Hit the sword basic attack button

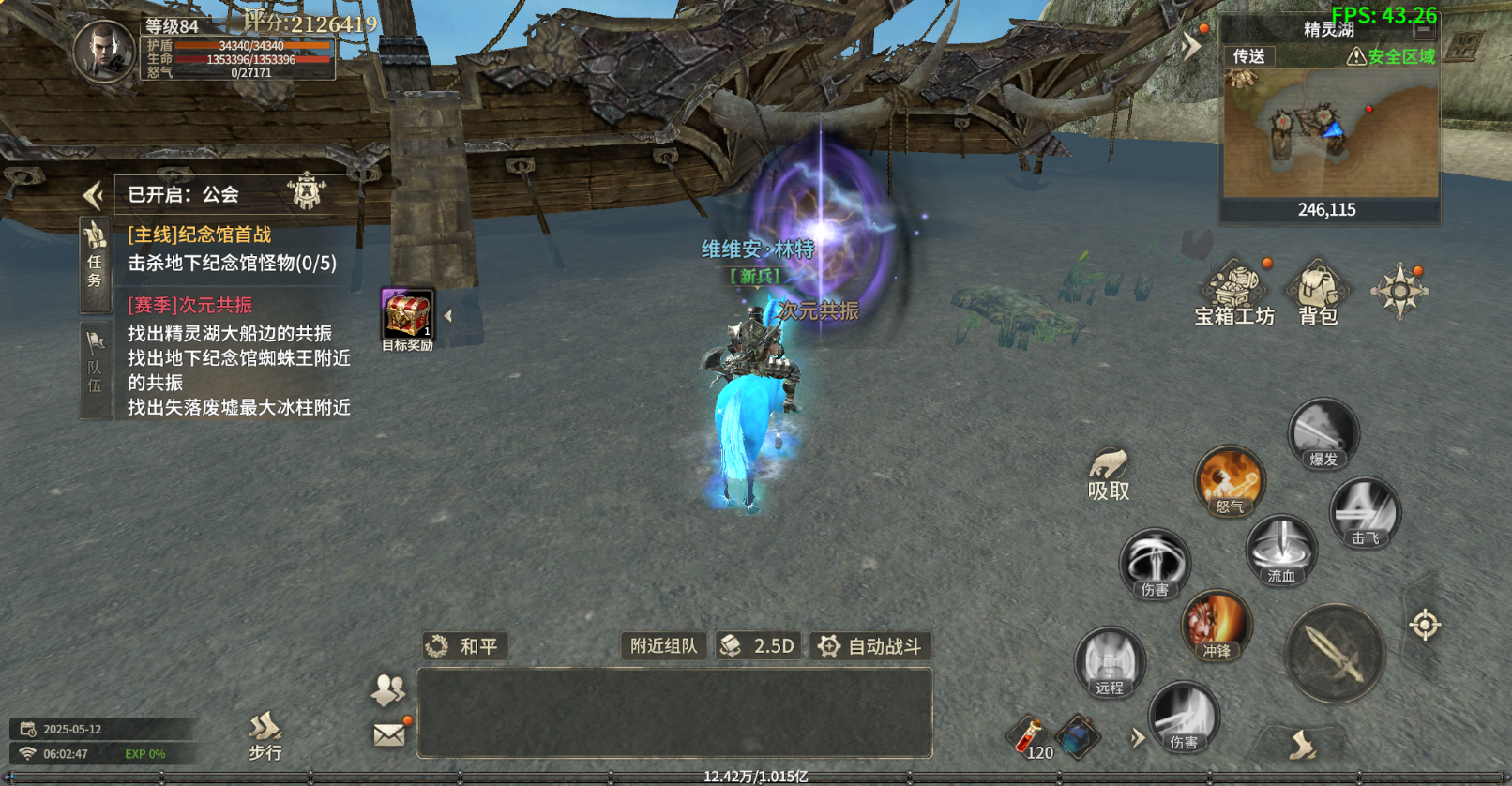(x=1335, y=654)
